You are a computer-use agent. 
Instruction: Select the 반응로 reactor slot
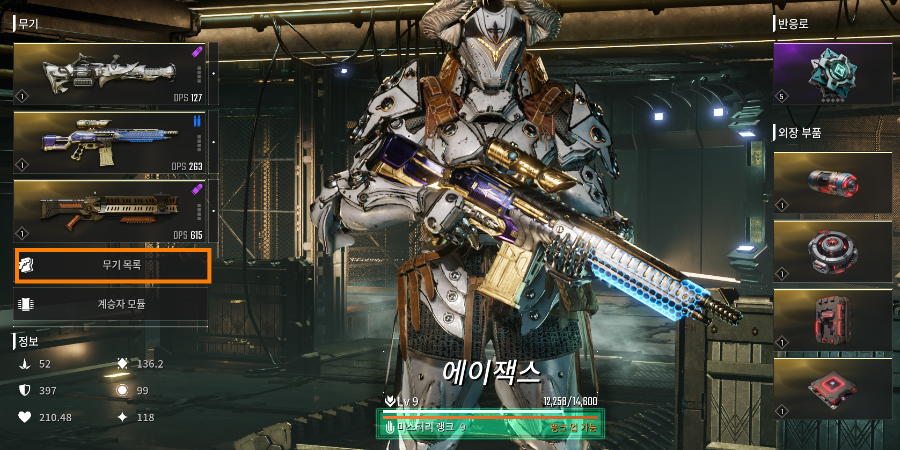832,74
